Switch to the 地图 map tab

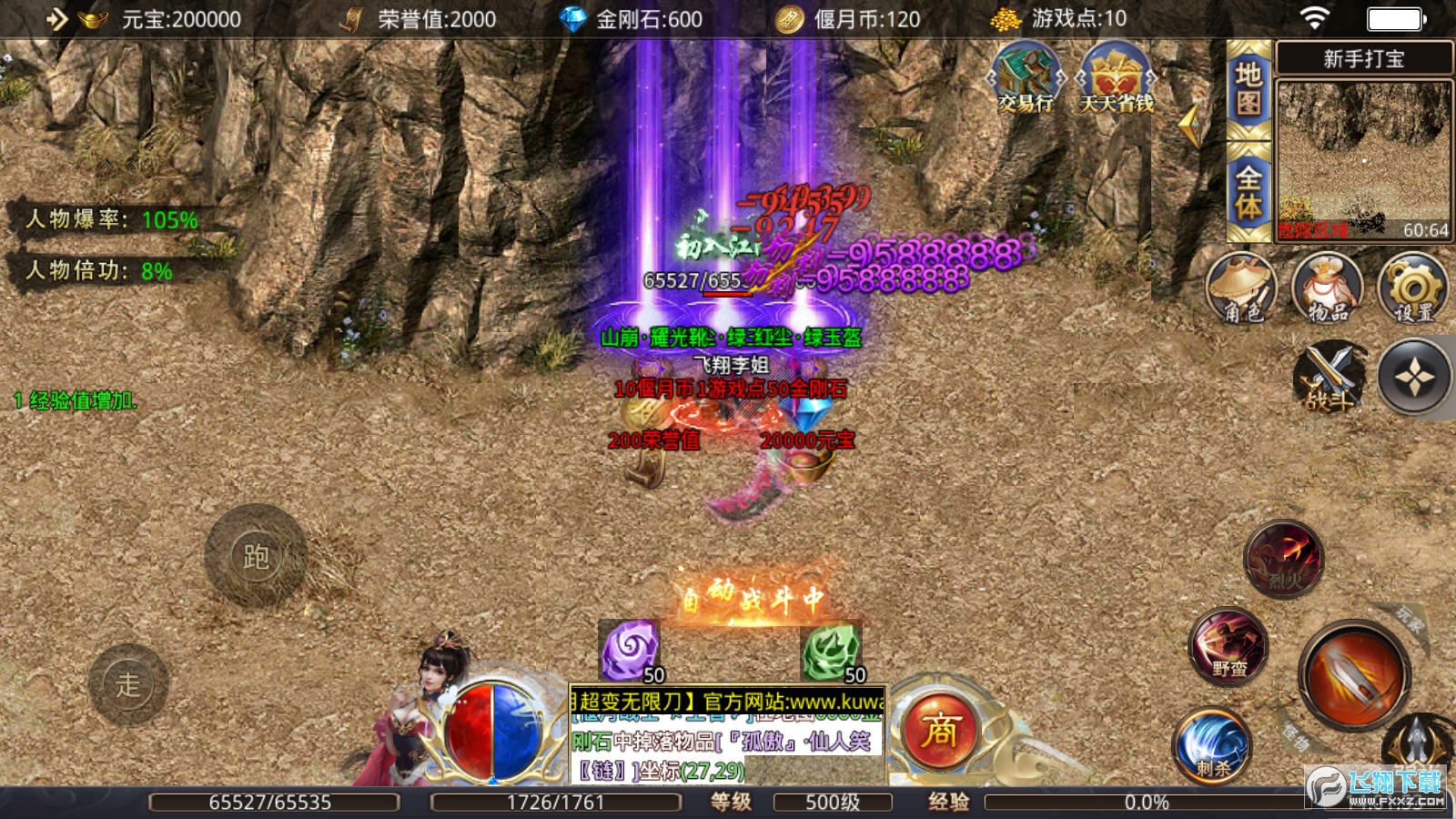pos(1249,89)
